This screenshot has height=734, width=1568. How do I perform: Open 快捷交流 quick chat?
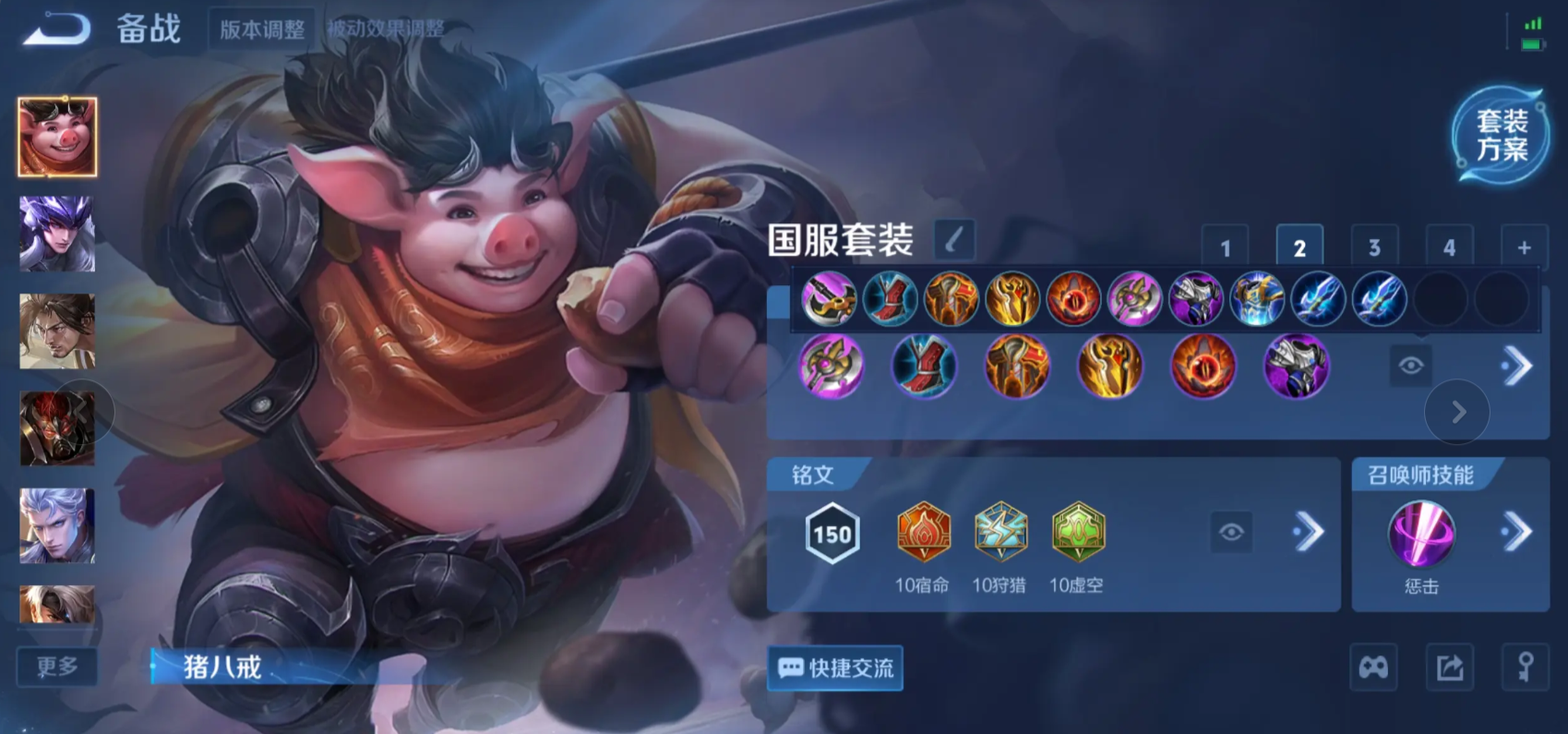pos(835,668)
